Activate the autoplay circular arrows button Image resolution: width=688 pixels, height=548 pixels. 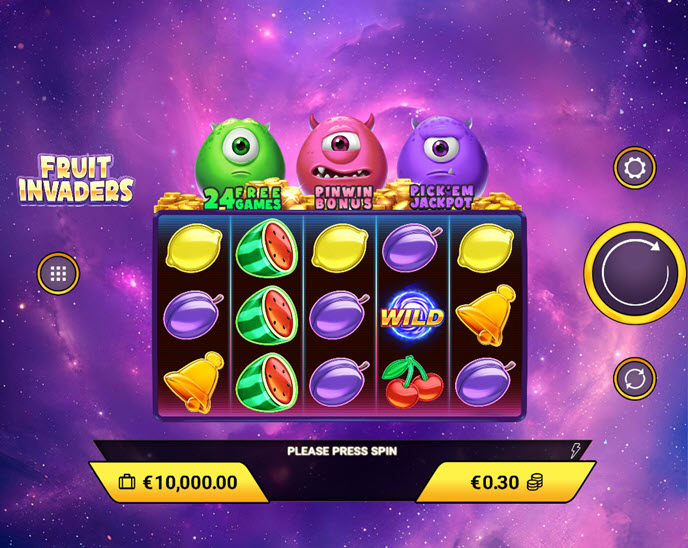coord(634,379)
